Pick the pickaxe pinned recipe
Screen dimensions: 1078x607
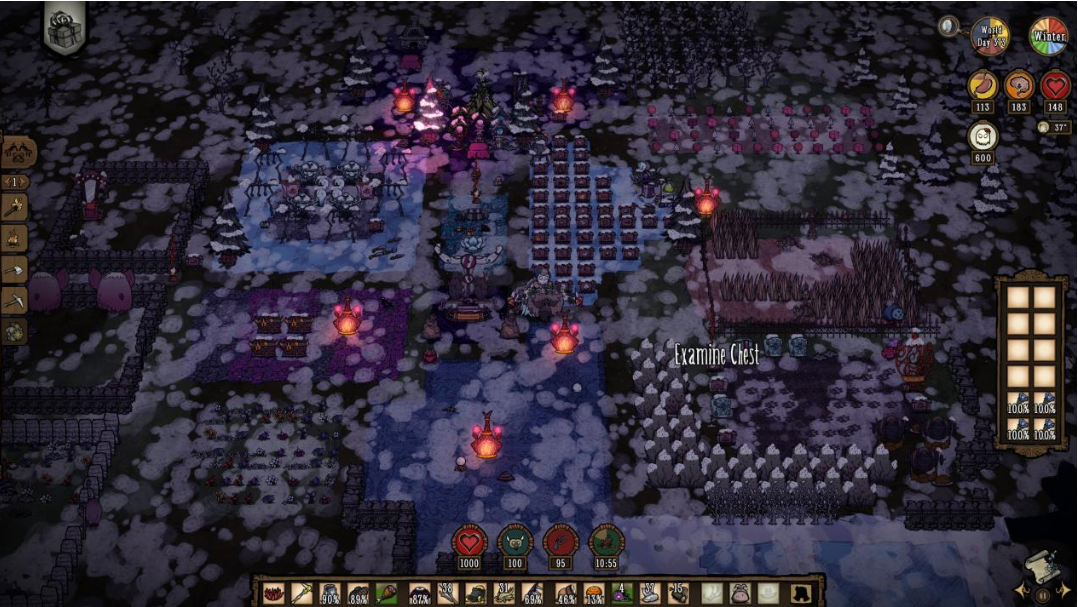(15, 299)
